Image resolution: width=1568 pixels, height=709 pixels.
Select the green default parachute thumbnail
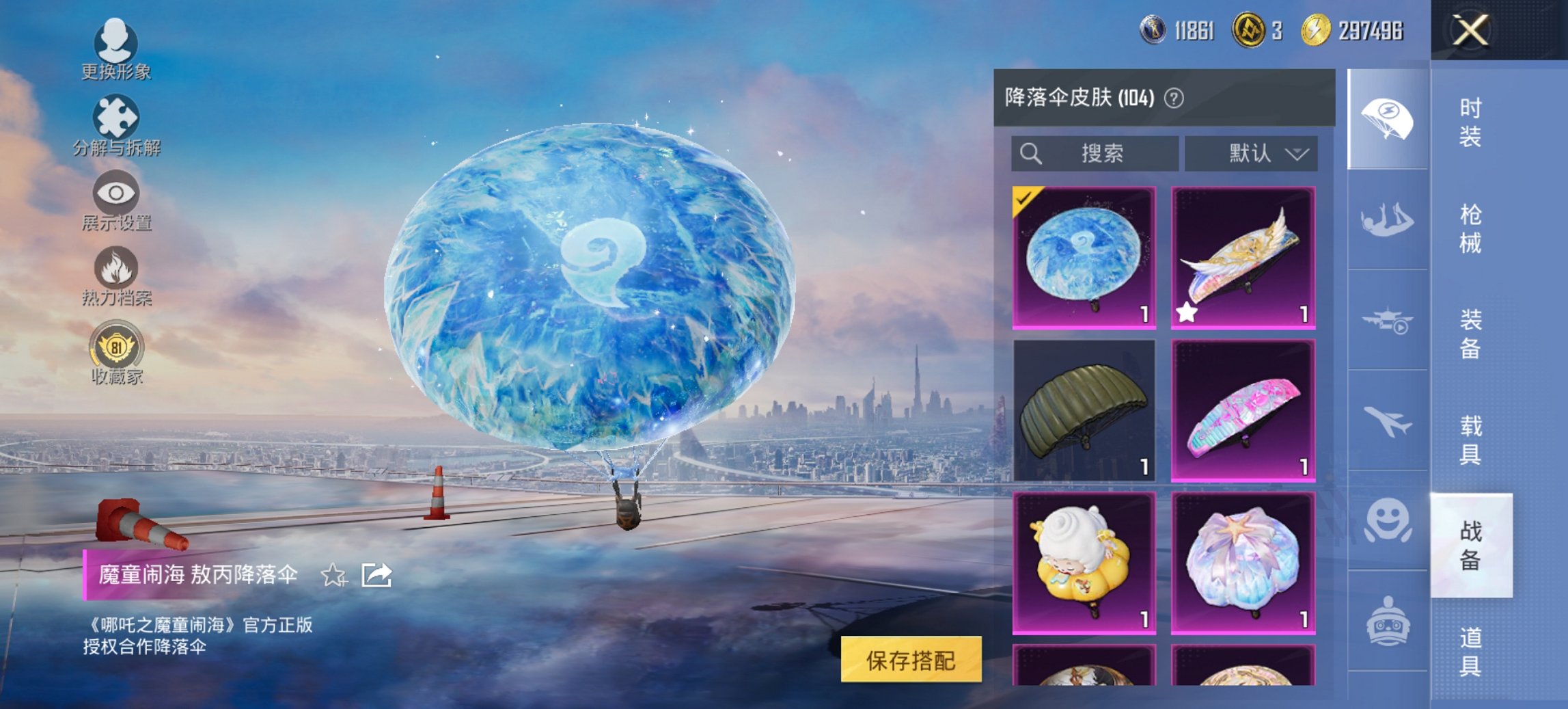click(x=1085, y=410)
